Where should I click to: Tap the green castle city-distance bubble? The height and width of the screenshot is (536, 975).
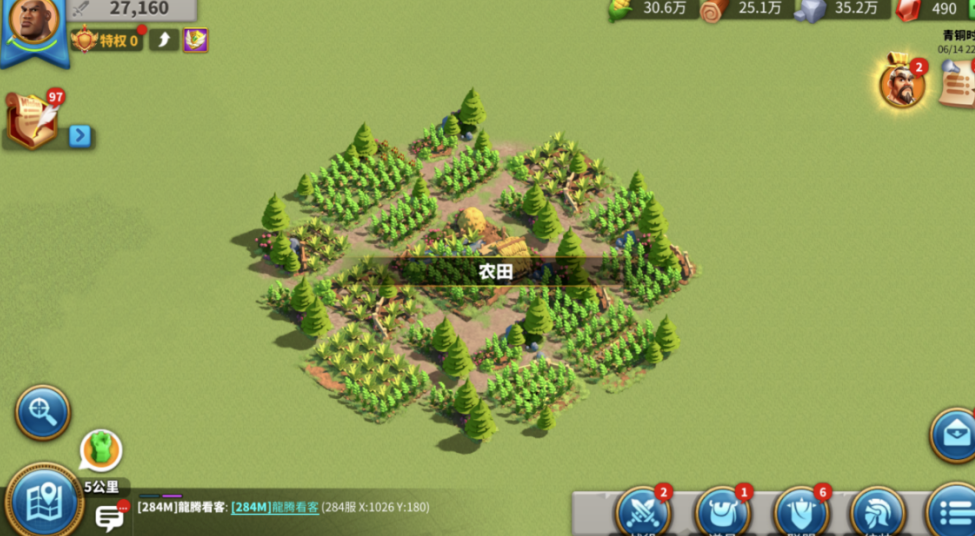[100, 450]
